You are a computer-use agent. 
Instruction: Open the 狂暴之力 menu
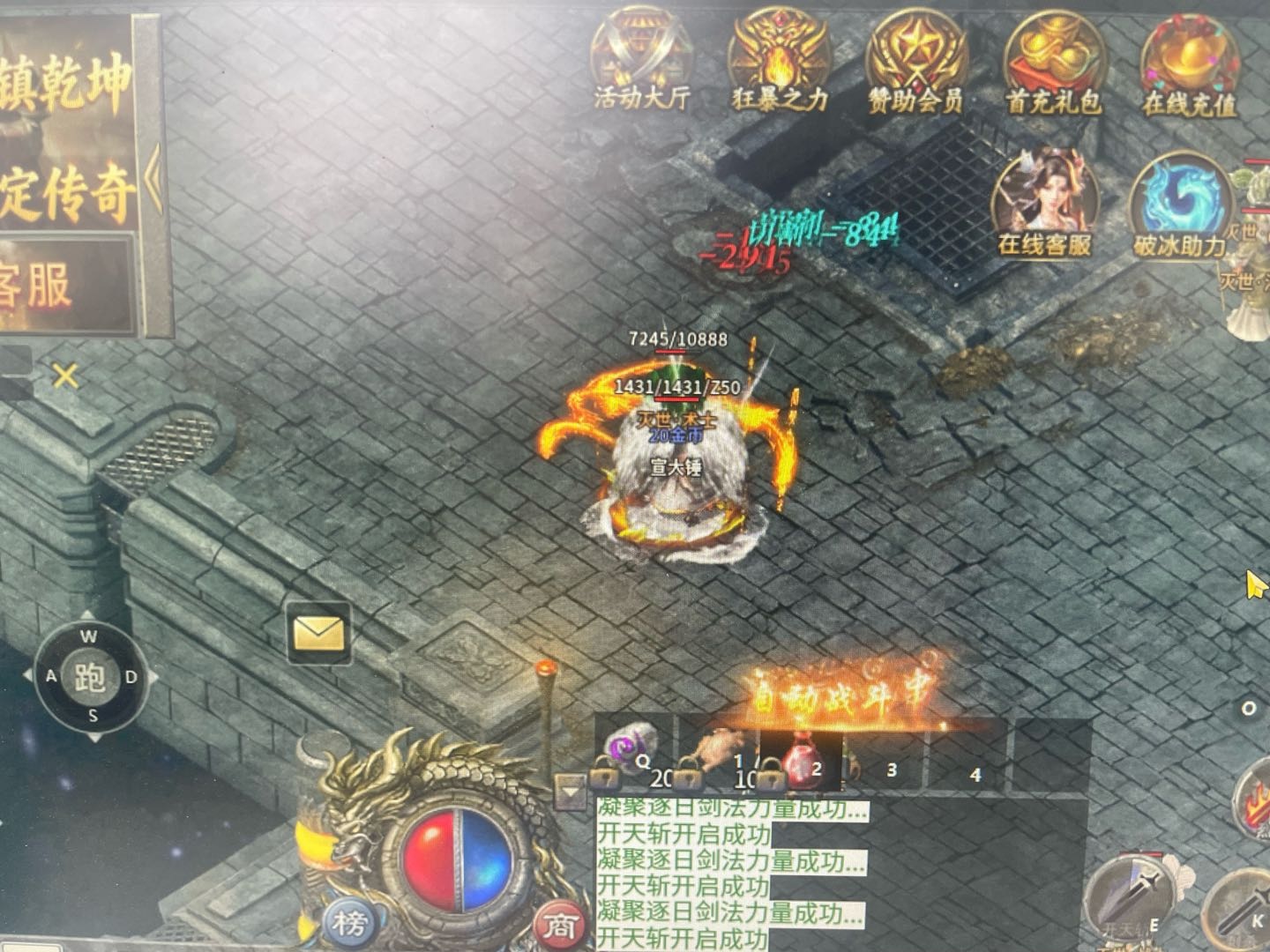tap(779, 62)
